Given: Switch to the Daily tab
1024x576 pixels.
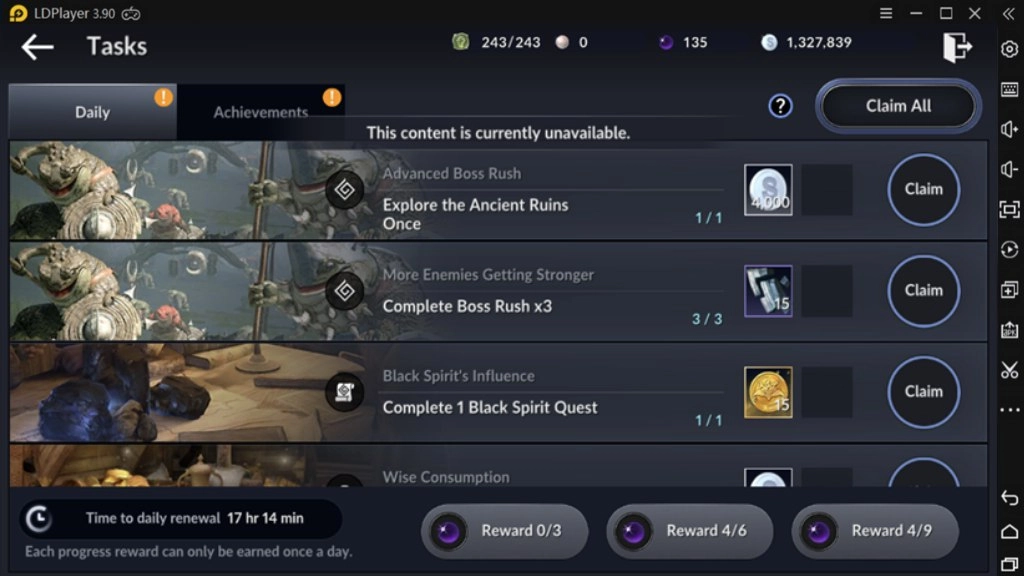Looking at the screenshot, I should [x=92, y=112].
